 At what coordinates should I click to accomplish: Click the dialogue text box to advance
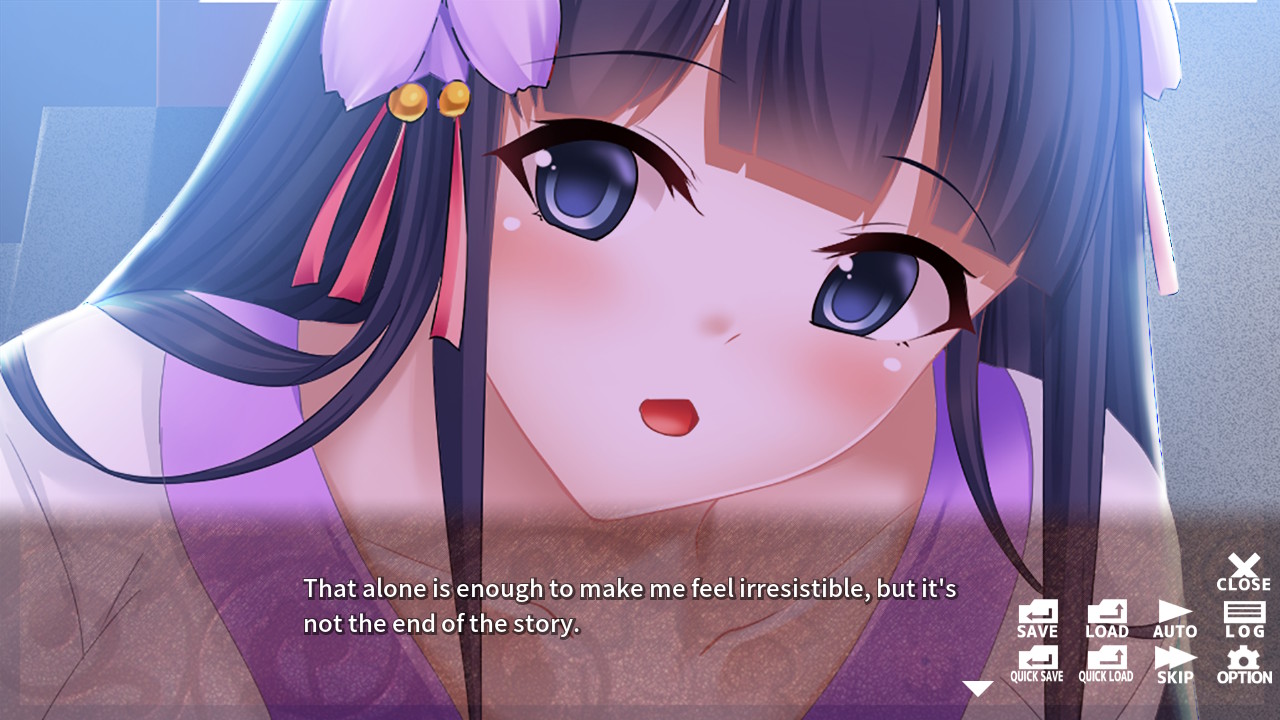coord(620,605)
